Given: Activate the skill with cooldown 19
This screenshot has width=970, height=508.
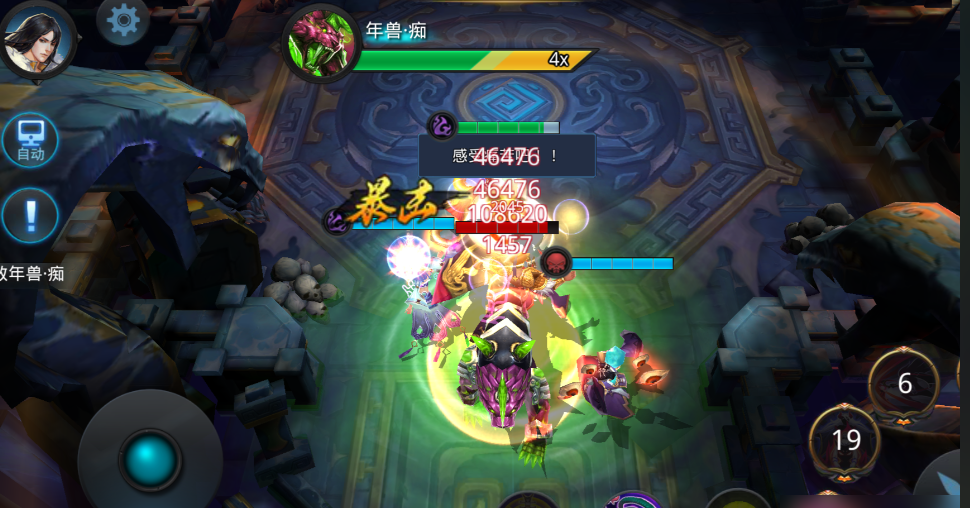Looking at the screenshot, I should [846, 439].
